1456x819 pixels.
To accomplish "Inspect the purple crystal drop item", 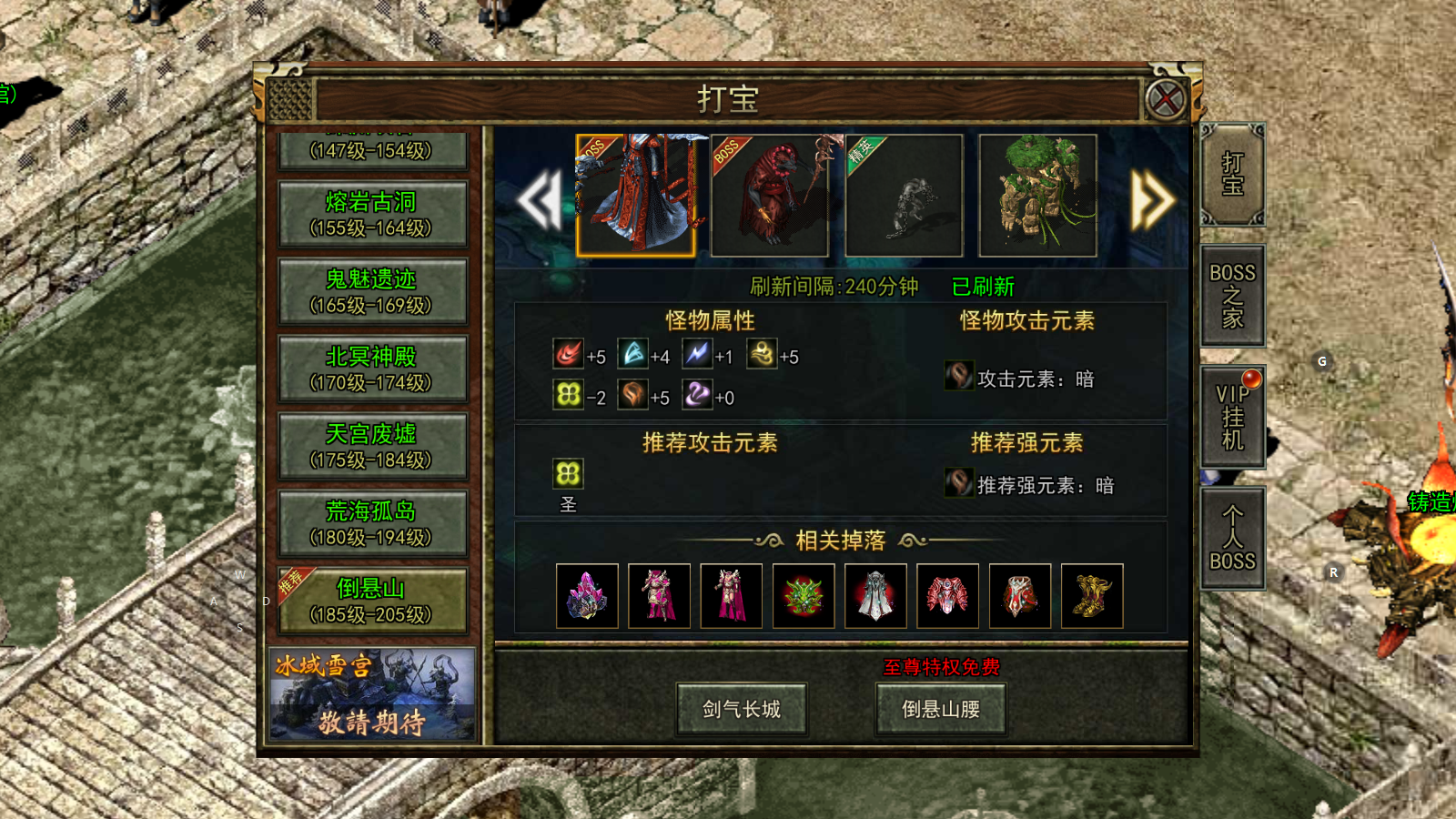I will click(587, 596).
